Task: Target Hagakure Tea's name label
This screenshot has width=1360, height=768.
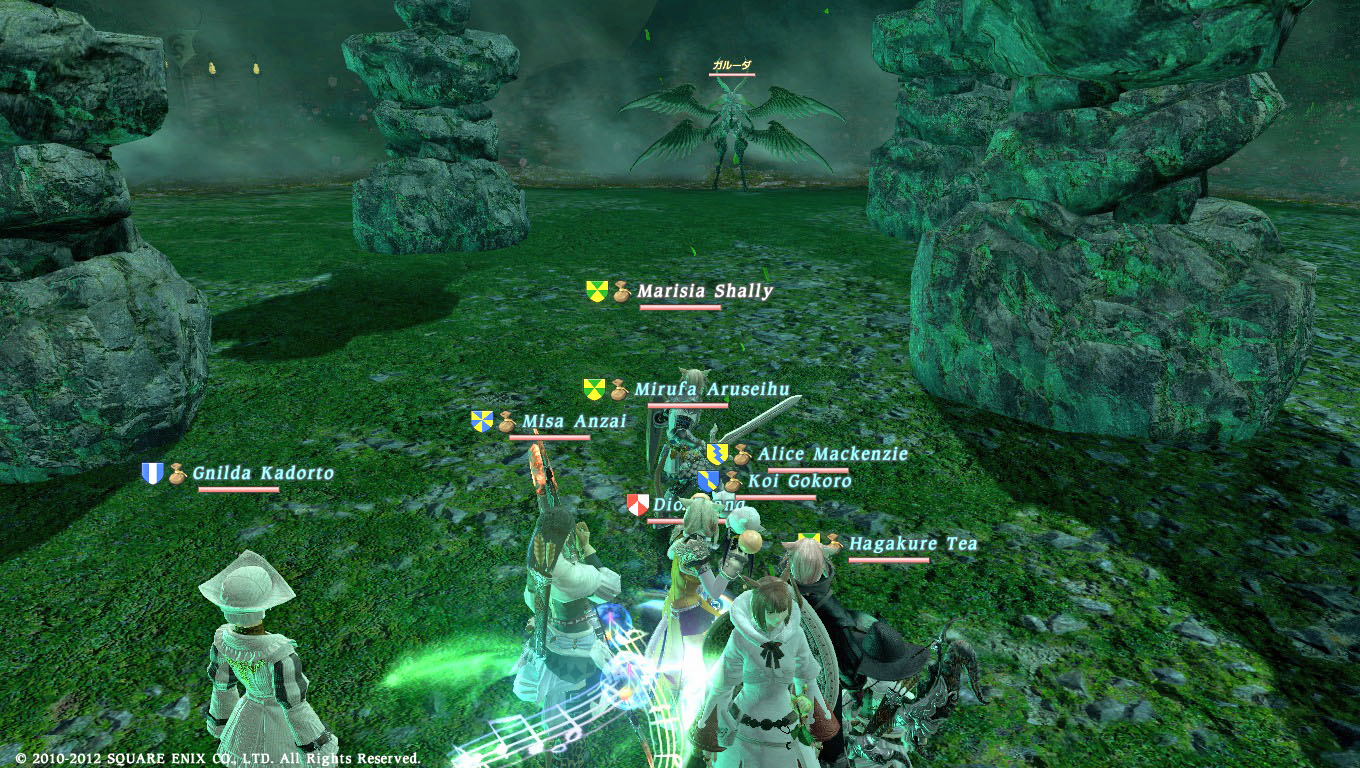Action: point(912,544)
